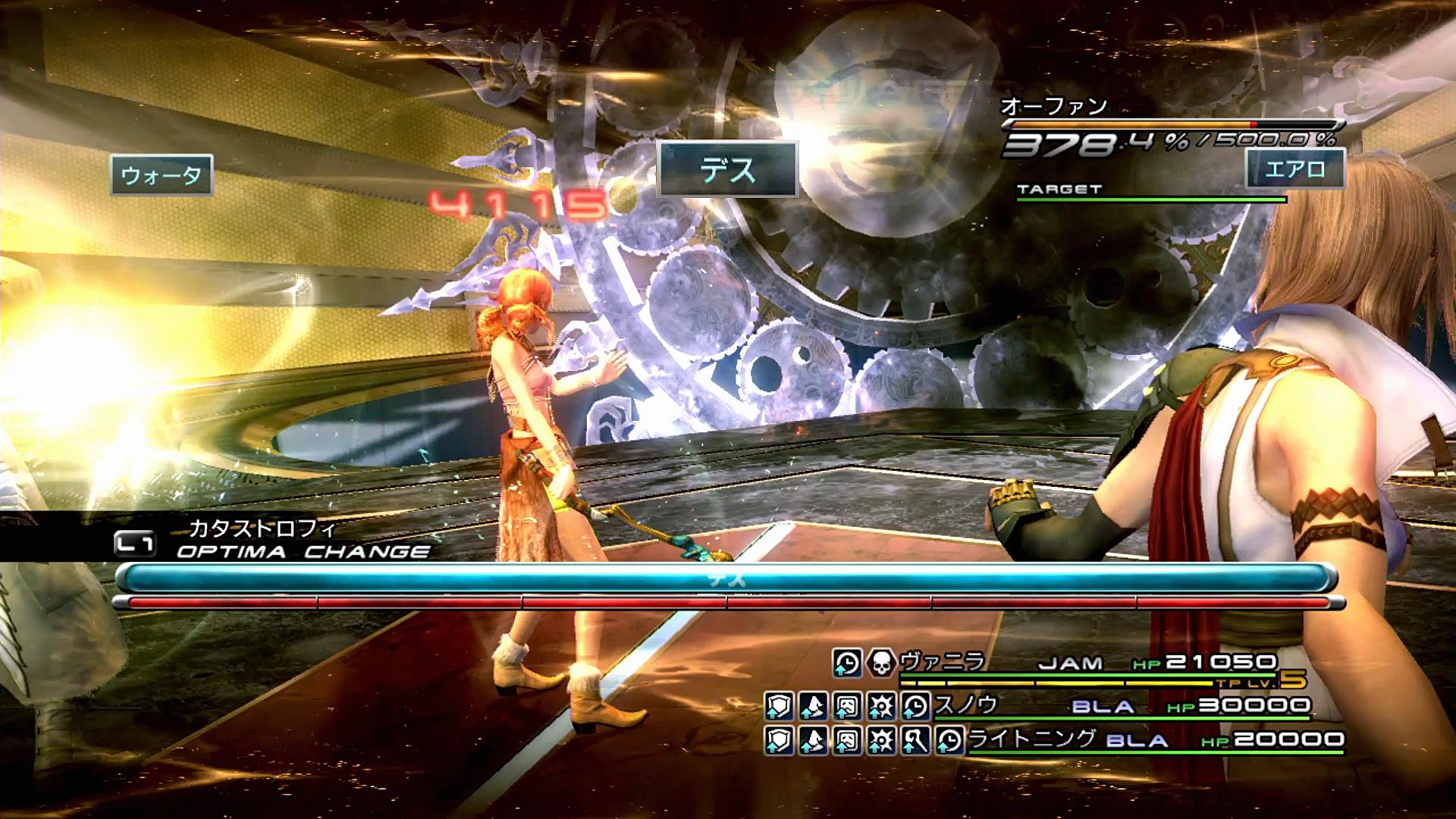Screen dimensions: 1456x819
Task: Click the queued デス on the ATB gauge
Action: (726, 579)
